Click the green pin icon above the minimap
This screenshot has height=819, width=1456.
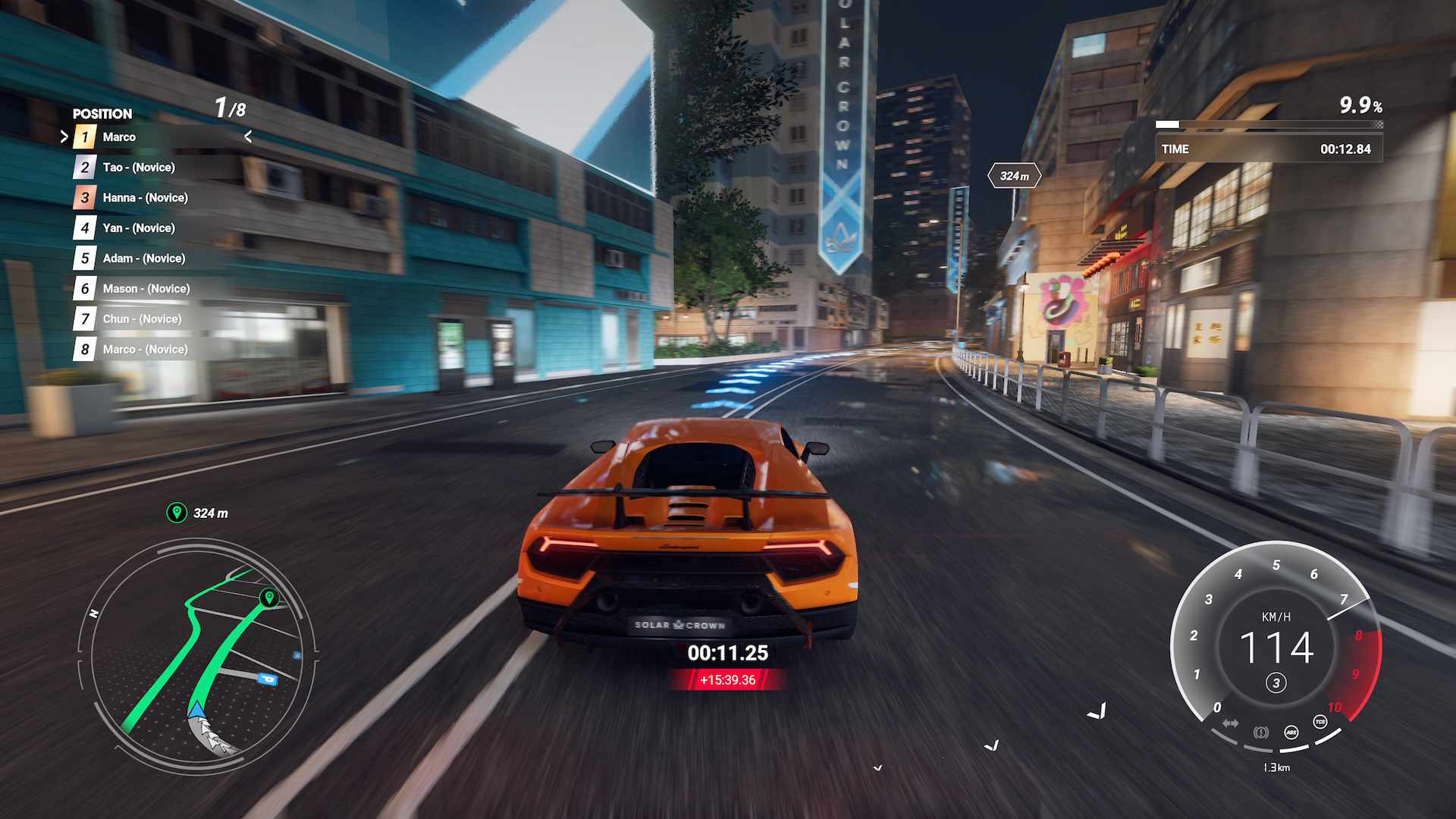pos(177,513)
